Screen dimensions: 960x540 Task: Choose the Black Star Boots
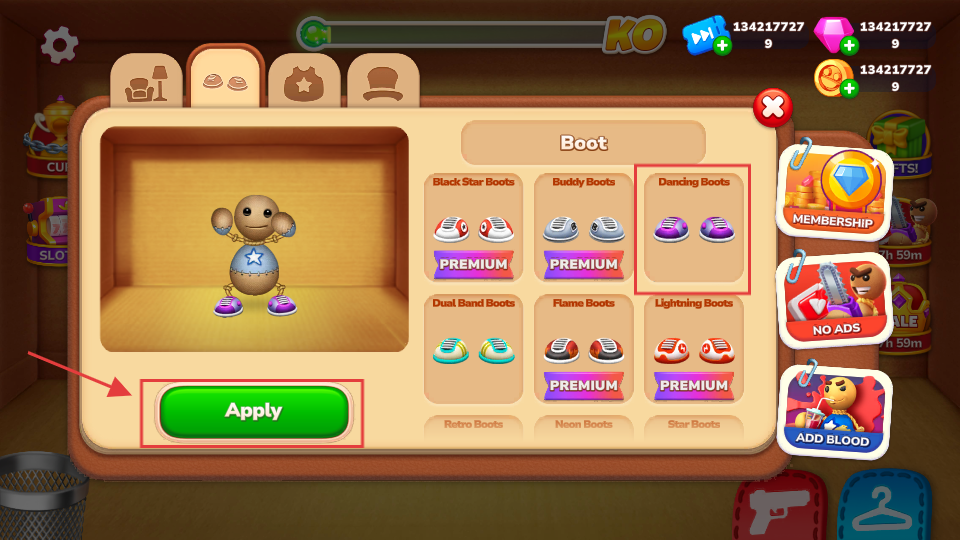(473, 229)
